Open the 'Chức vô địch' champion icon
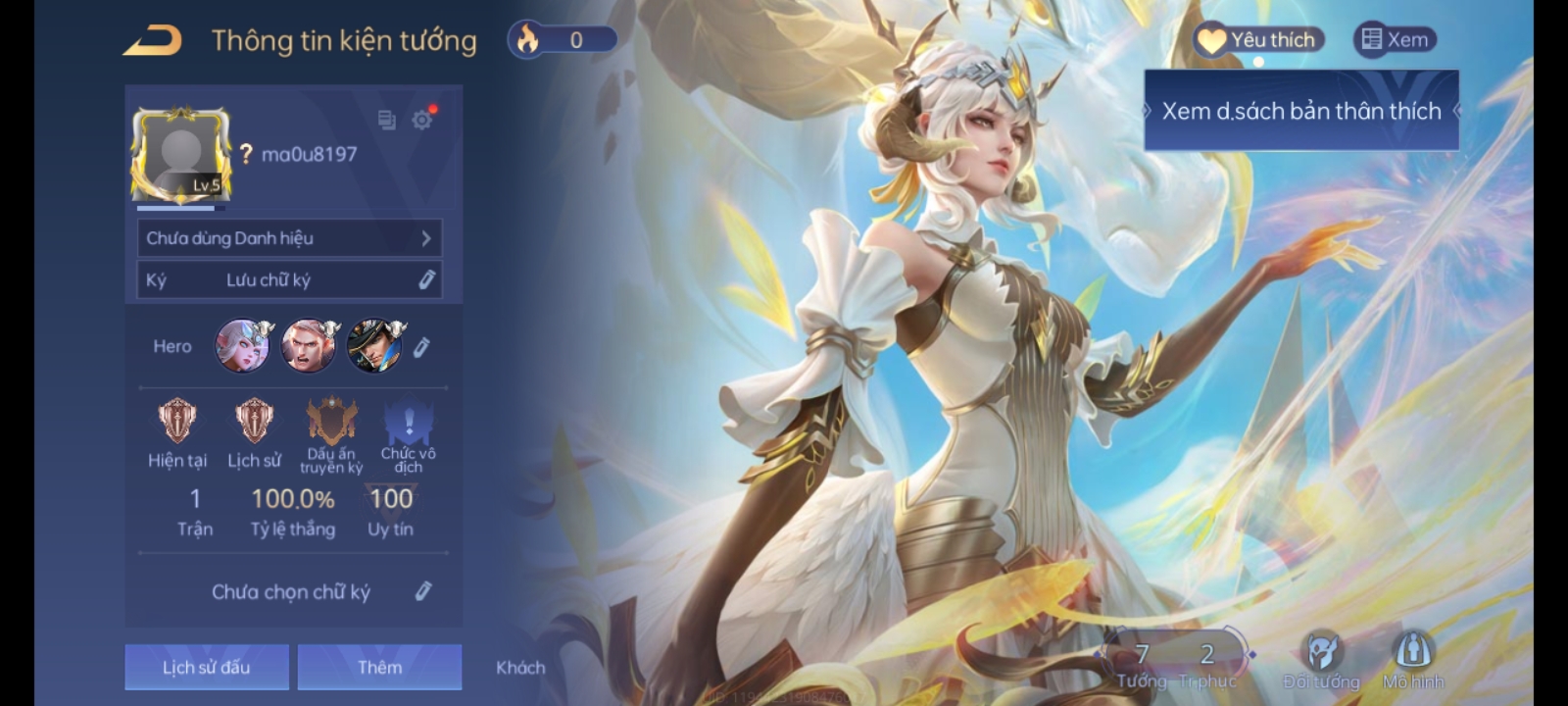 click(408, 422)
